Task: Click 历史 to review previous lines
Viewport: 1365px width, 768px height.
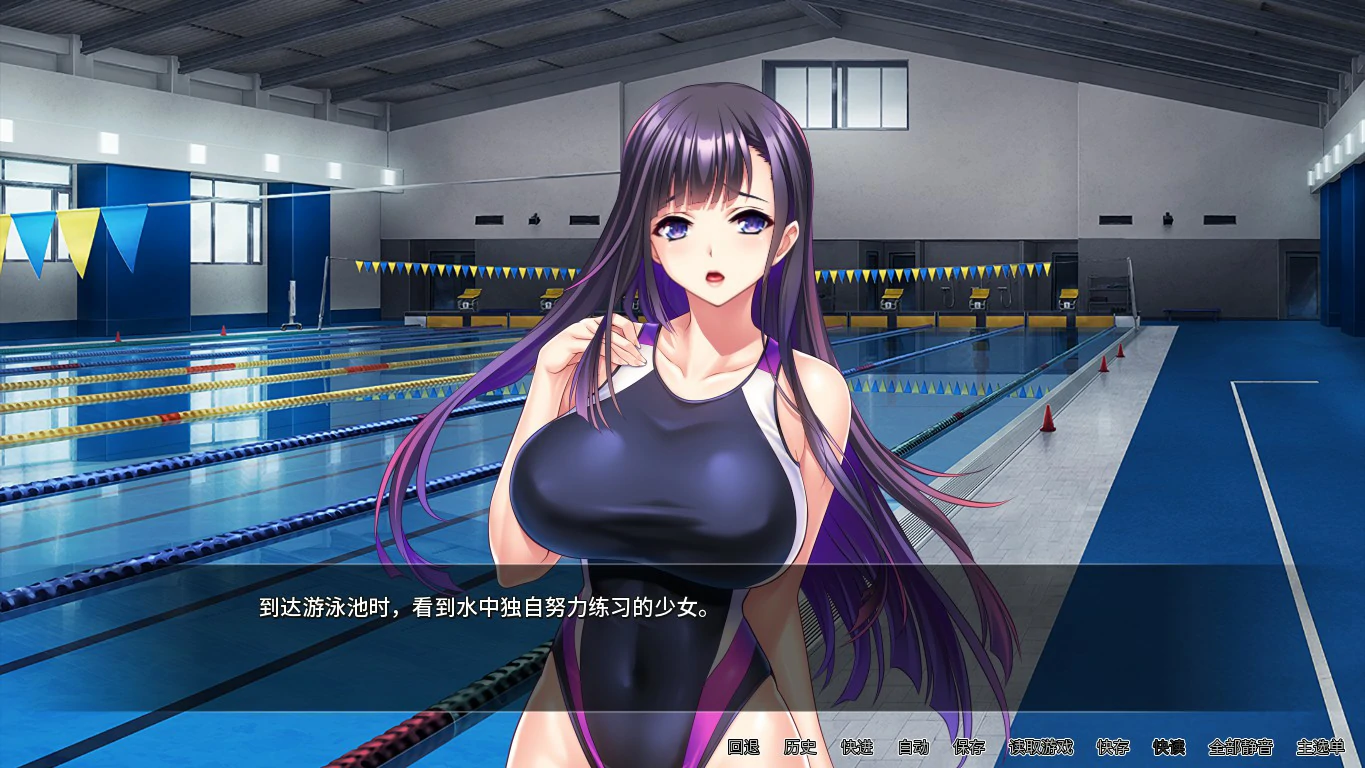Action: (802, 748)
